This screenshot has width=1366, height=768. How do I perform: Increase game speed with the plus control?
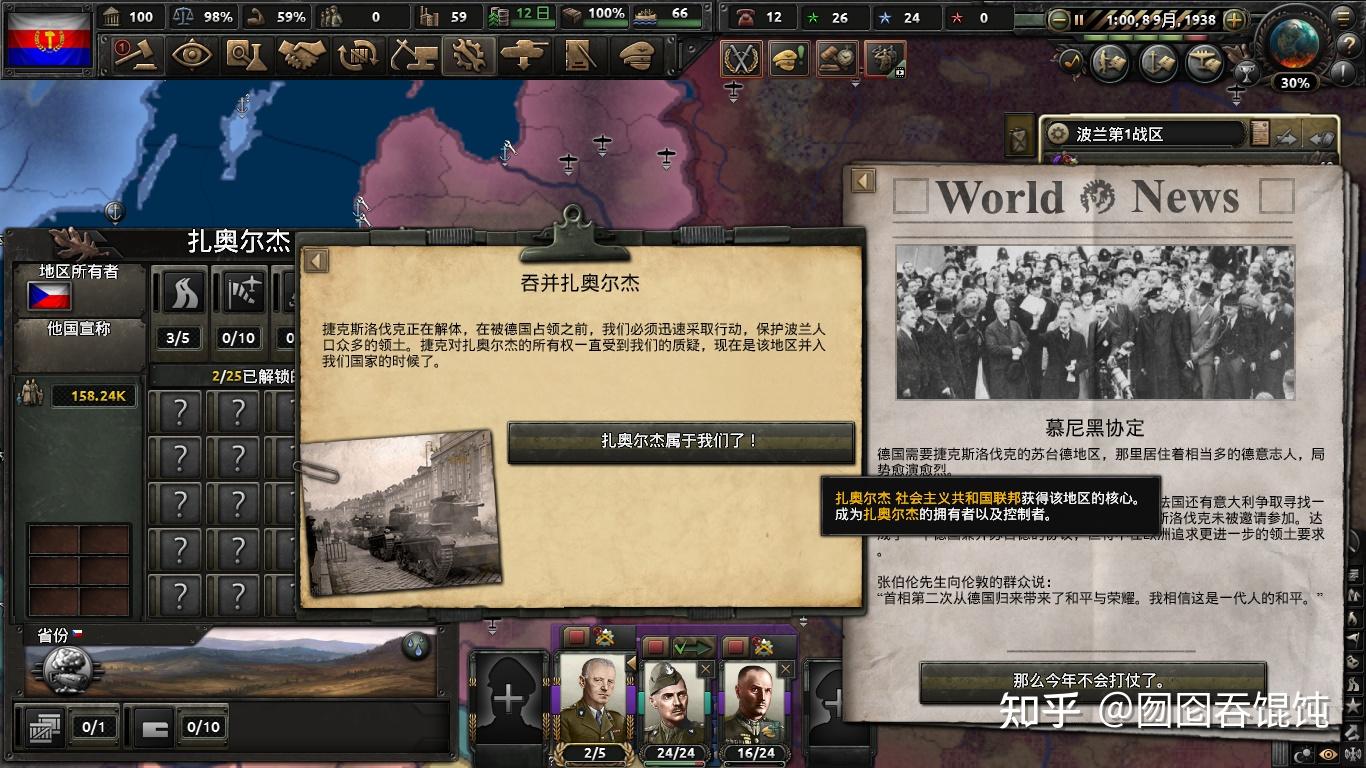pyautogui.click(x=1236, y=18)
